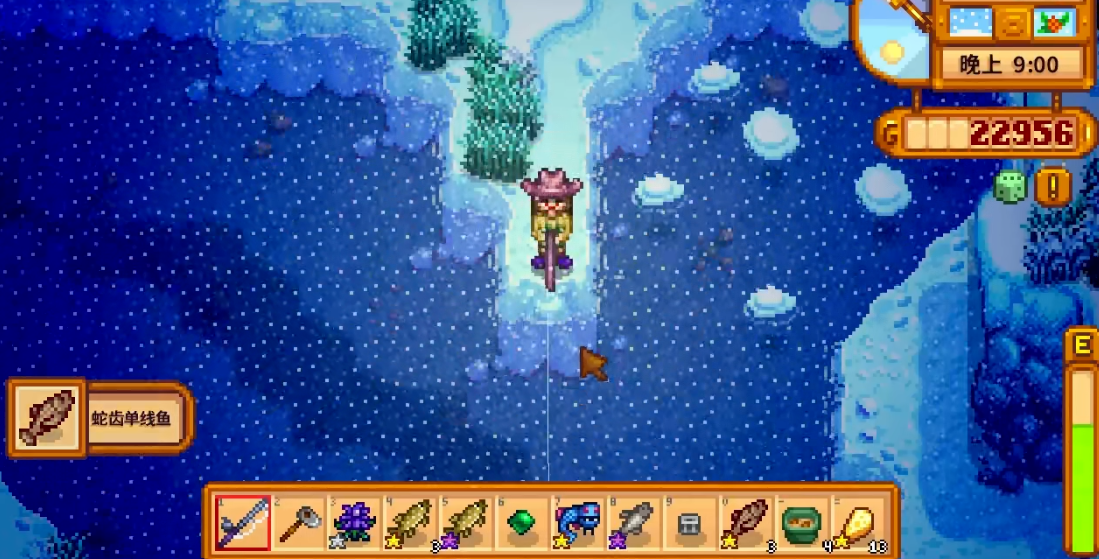Viewport: 1099px width, 559px height.
Task: Select the grey fish hotbar slot
Action: pos(632,522)
